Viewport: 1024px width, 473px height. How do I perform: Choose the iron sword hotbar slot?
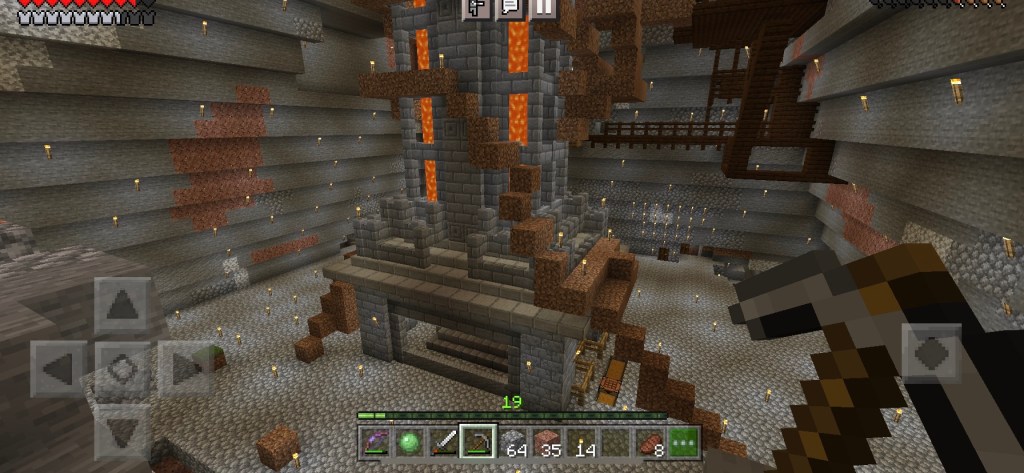pyautogui.click(x=441, y=443)
